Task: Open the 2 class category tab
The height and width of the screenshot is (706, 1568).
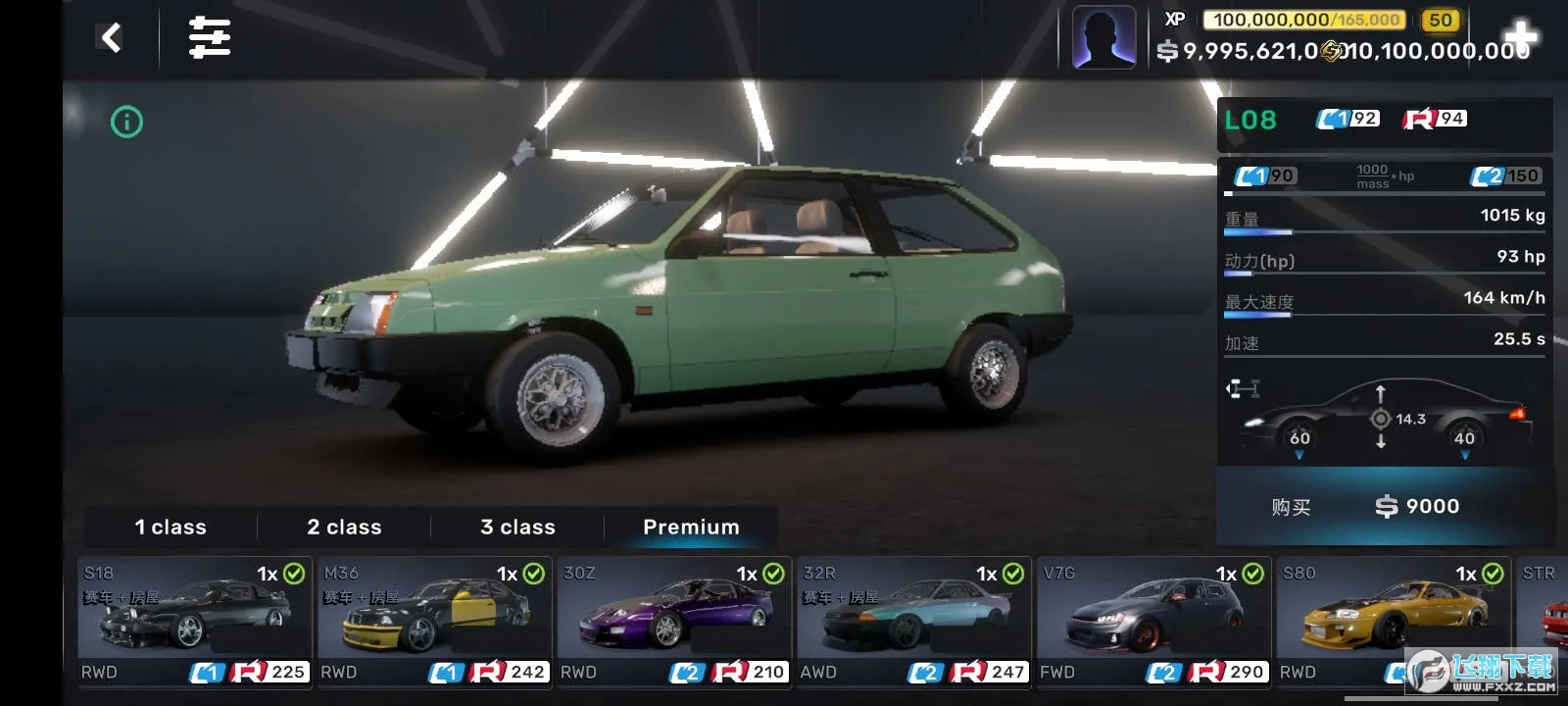Action: (x=343, y=527)
